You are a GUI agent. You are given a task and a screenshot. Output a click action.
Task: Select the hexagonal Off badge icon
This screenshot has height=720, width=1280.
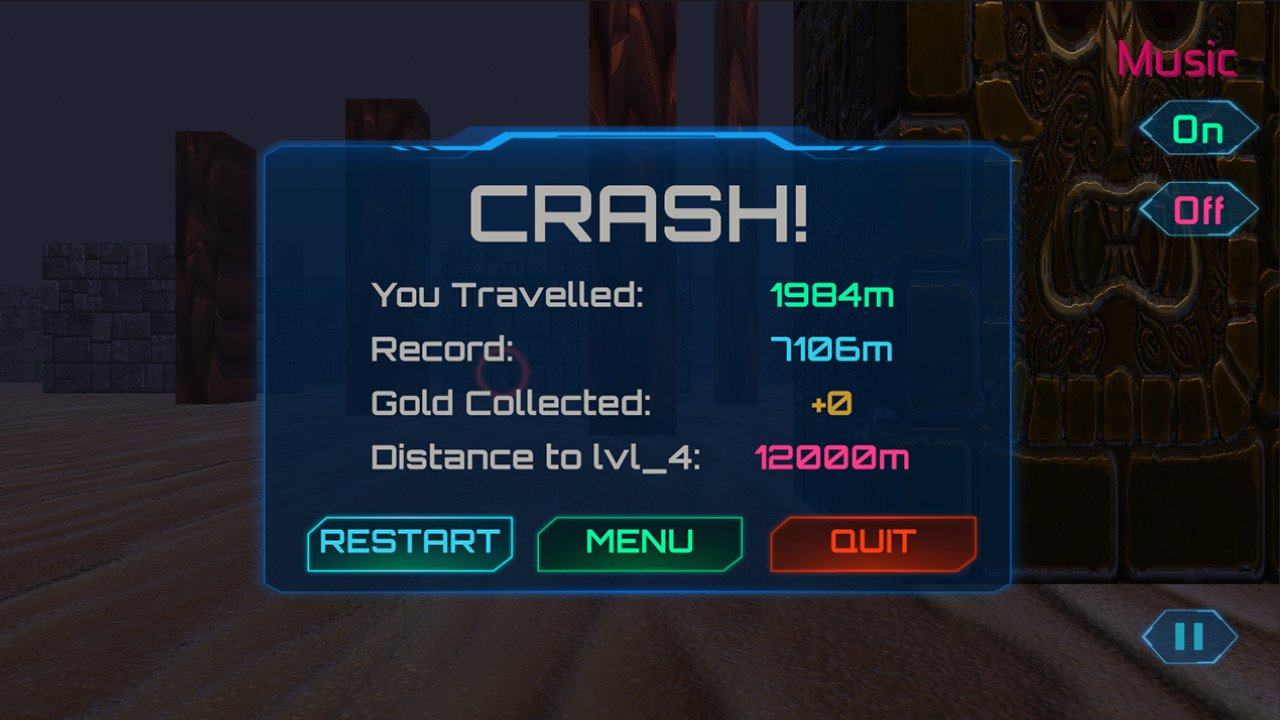point(1200,209)
